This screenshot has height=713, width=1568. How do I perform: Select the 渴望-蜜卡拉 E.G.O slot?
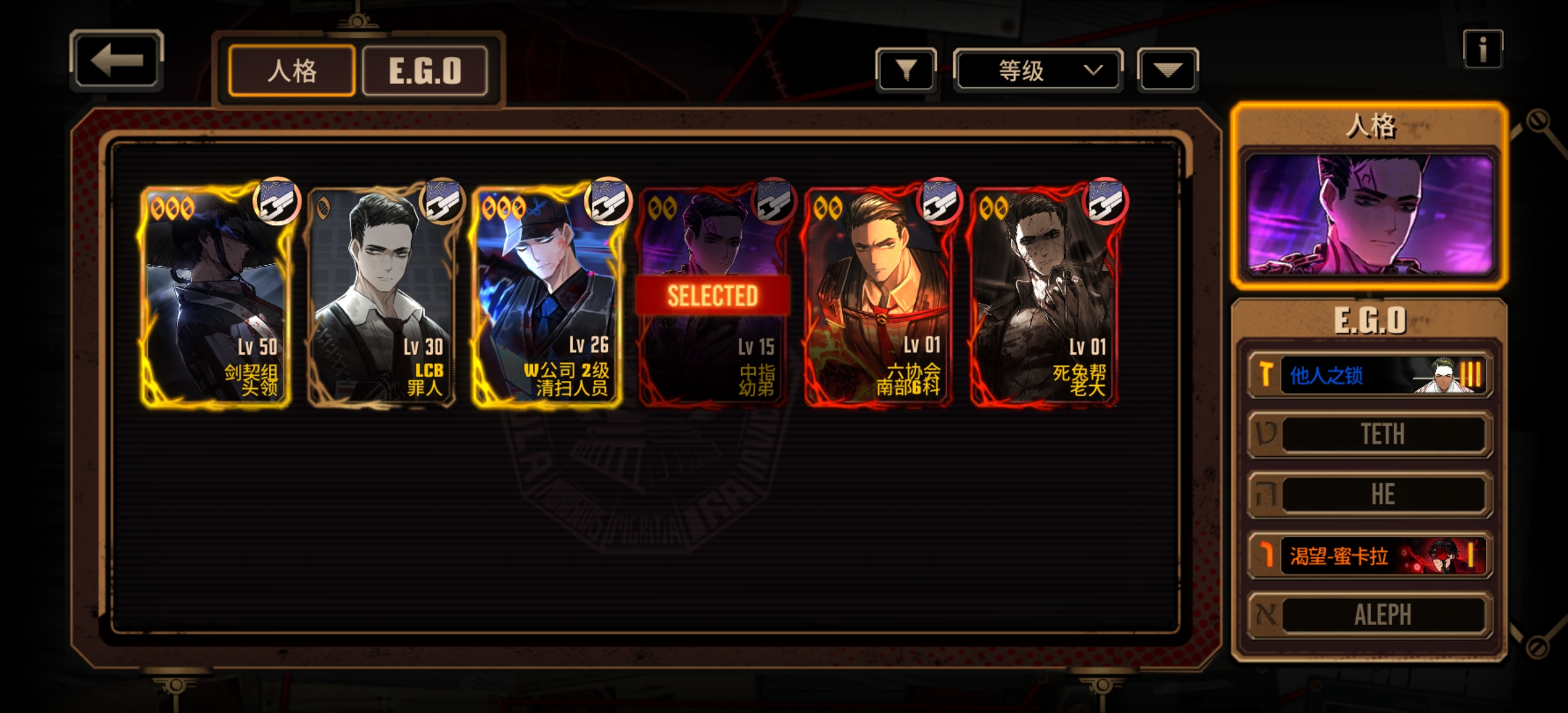click(x=1370, y=556)
